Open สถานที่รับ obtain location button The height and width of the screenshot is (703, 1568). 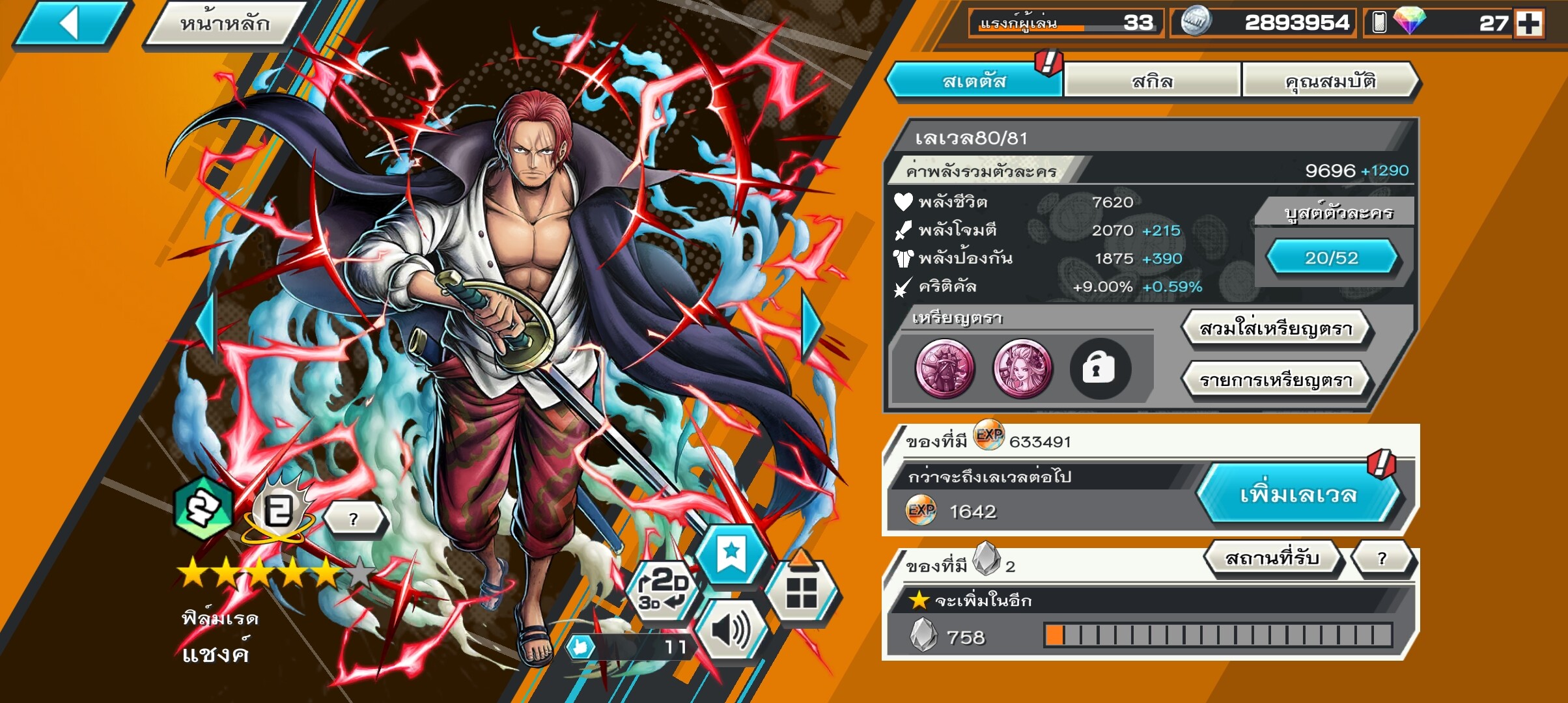pos(1272,558)
